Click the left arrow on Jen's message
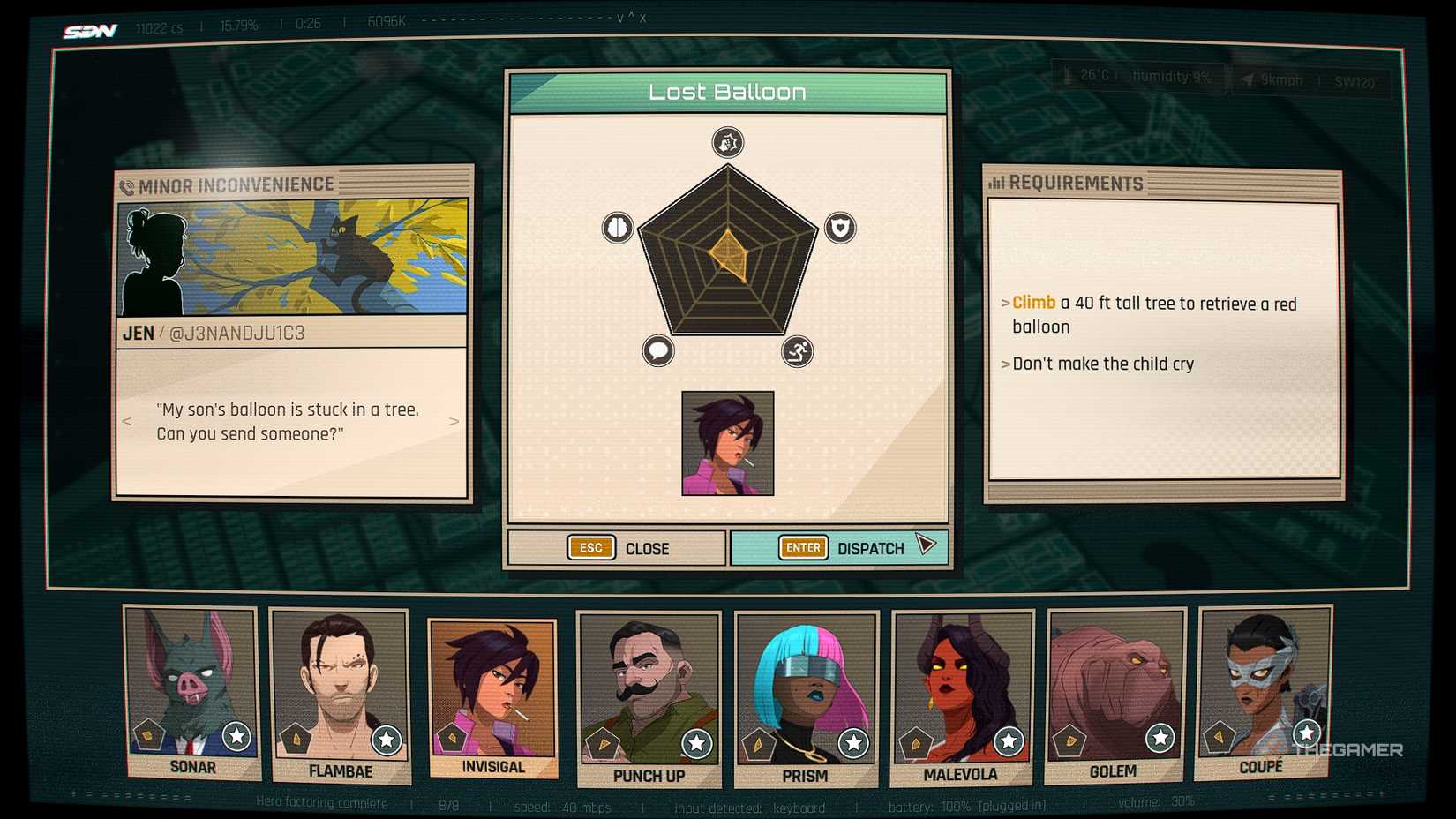Viewport: 1456px width, 819px height. [x=125, y=422]
